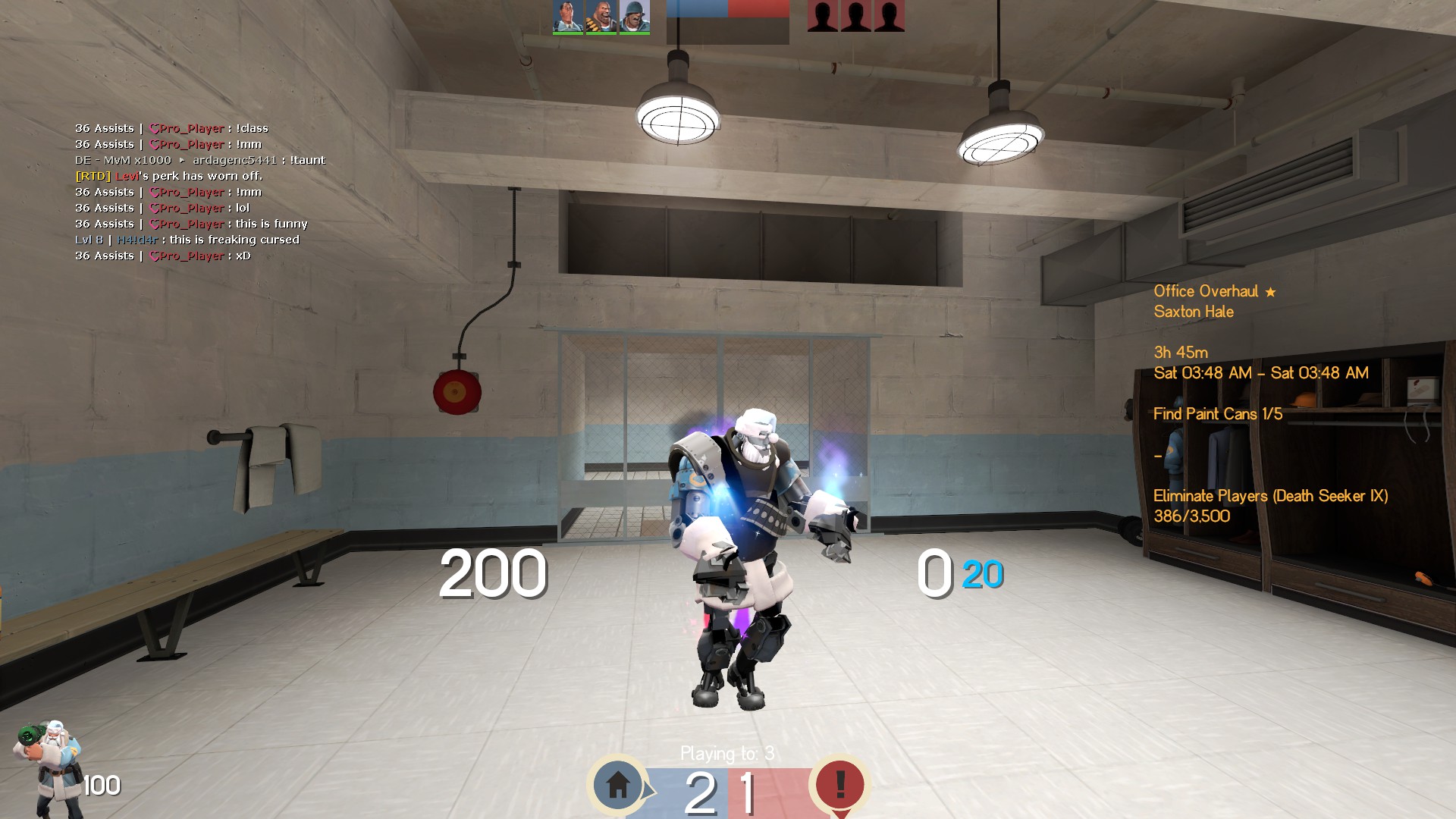The width and height of the screenshot is (1456, 819).
Task: Click the Eliminate Players Death Seeker objective
Action: (x=1270, y=496)
